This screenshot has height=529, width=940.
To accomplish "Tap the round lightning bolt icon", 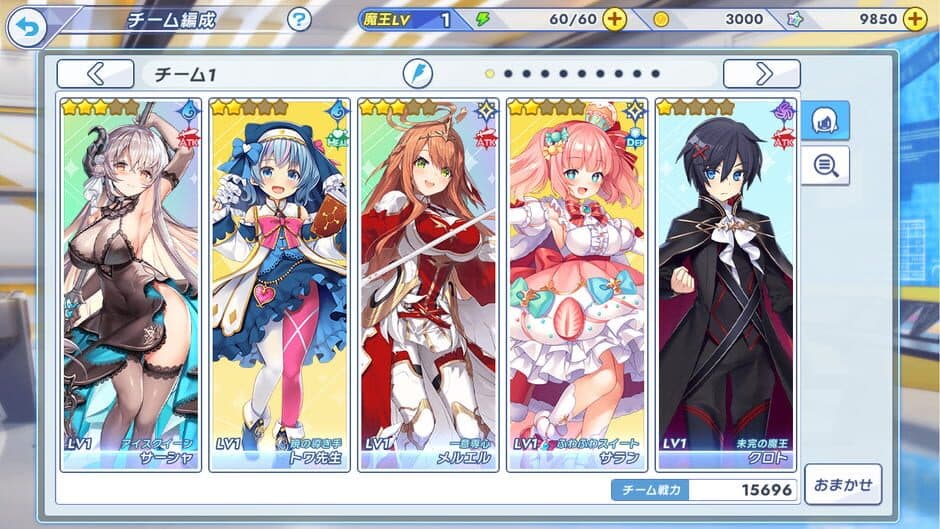I will [418, 73].
